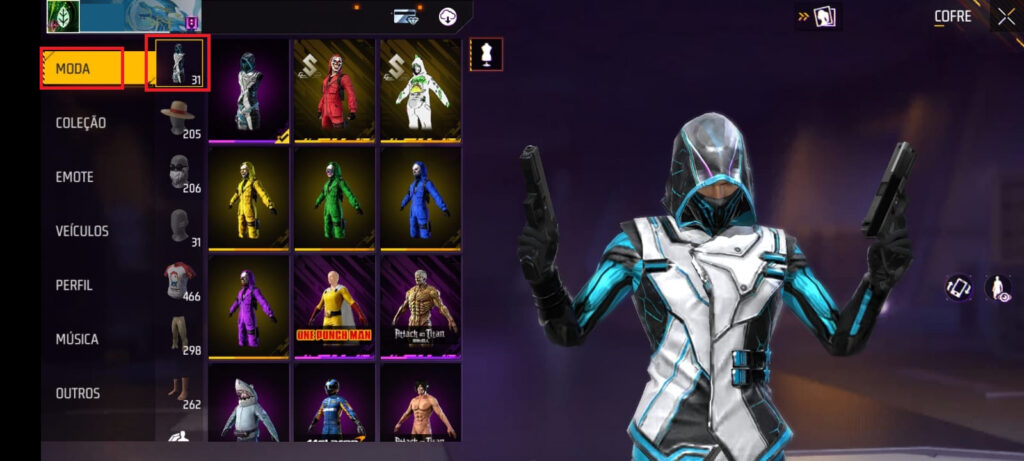Open the straw hat subcategory
The image size is (1024, 461).
tap(178, 119)
